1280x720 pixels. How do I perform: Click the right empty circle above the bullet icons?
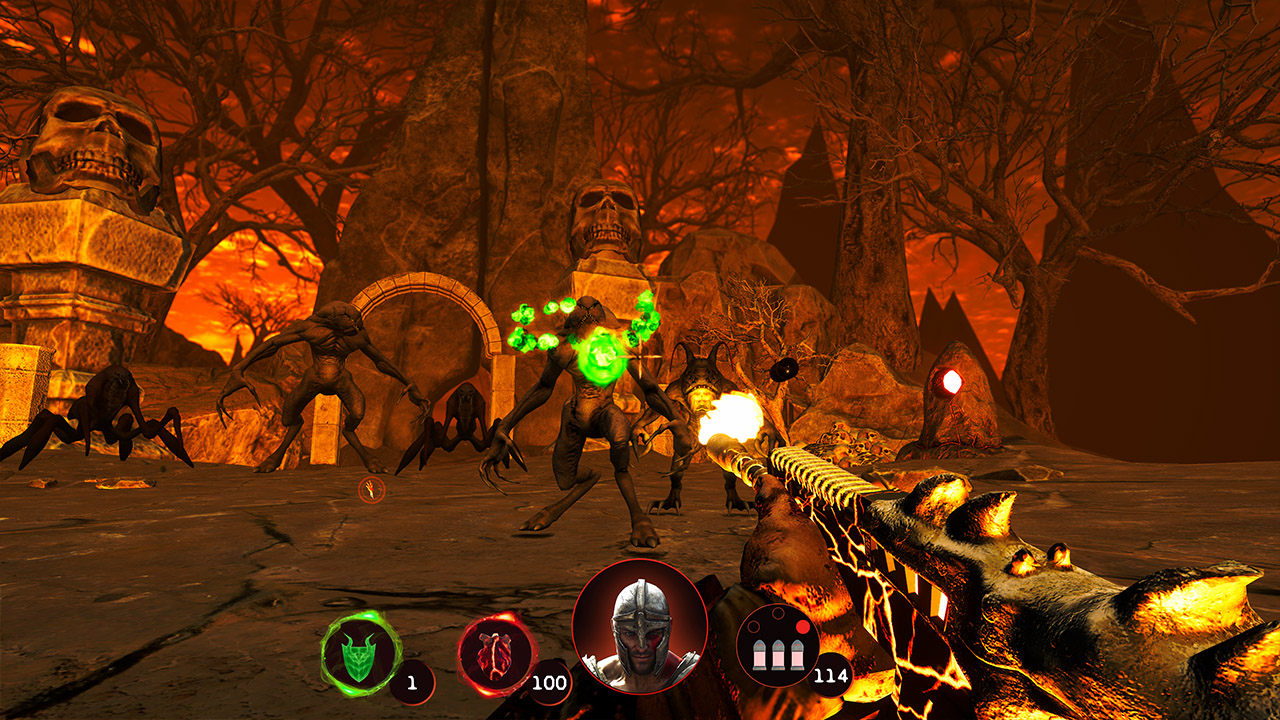[x=777, y=613]
